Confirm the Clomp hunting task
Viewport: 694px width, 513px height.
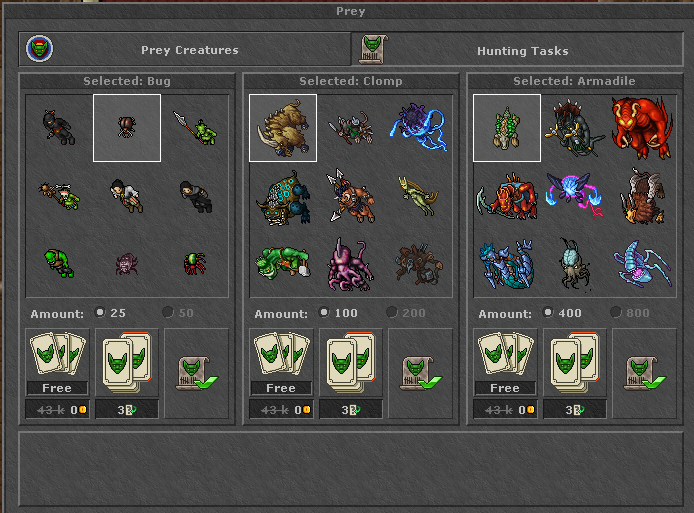pyautogui.click(x=420, y=373)
